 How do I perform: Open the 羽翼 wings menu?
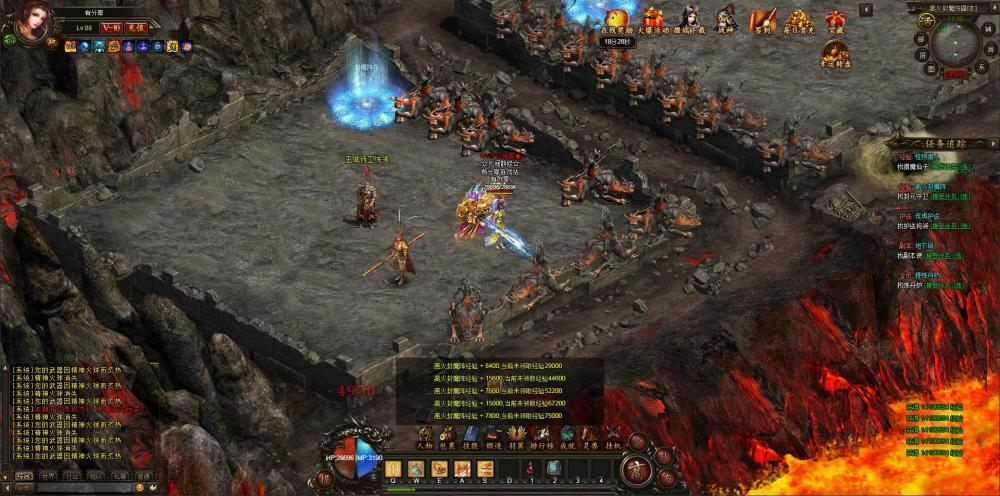tap(517, 436)
